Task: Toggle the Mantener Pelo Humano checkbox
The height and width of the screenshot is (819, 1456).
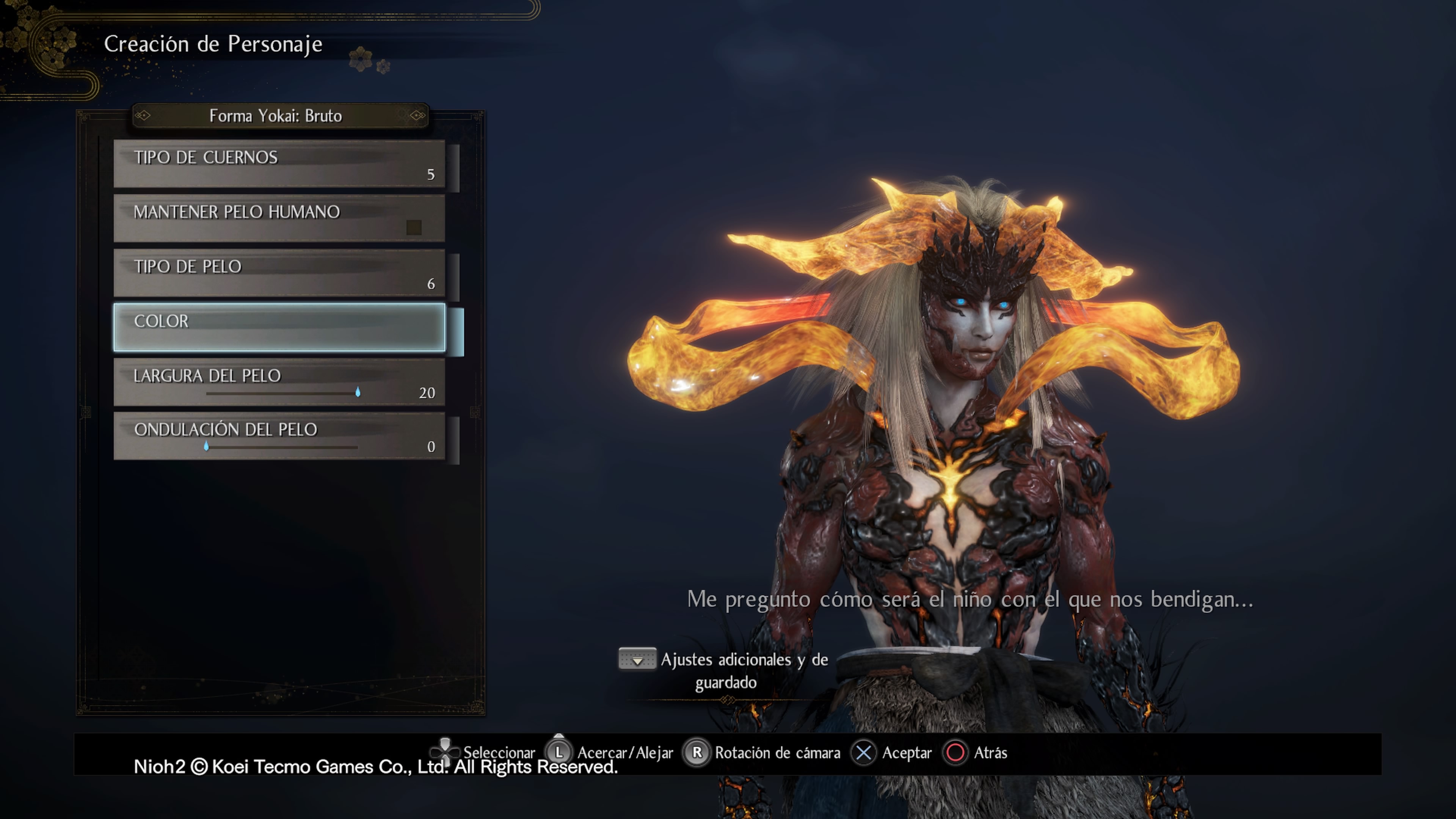Action: click(414, 227)
